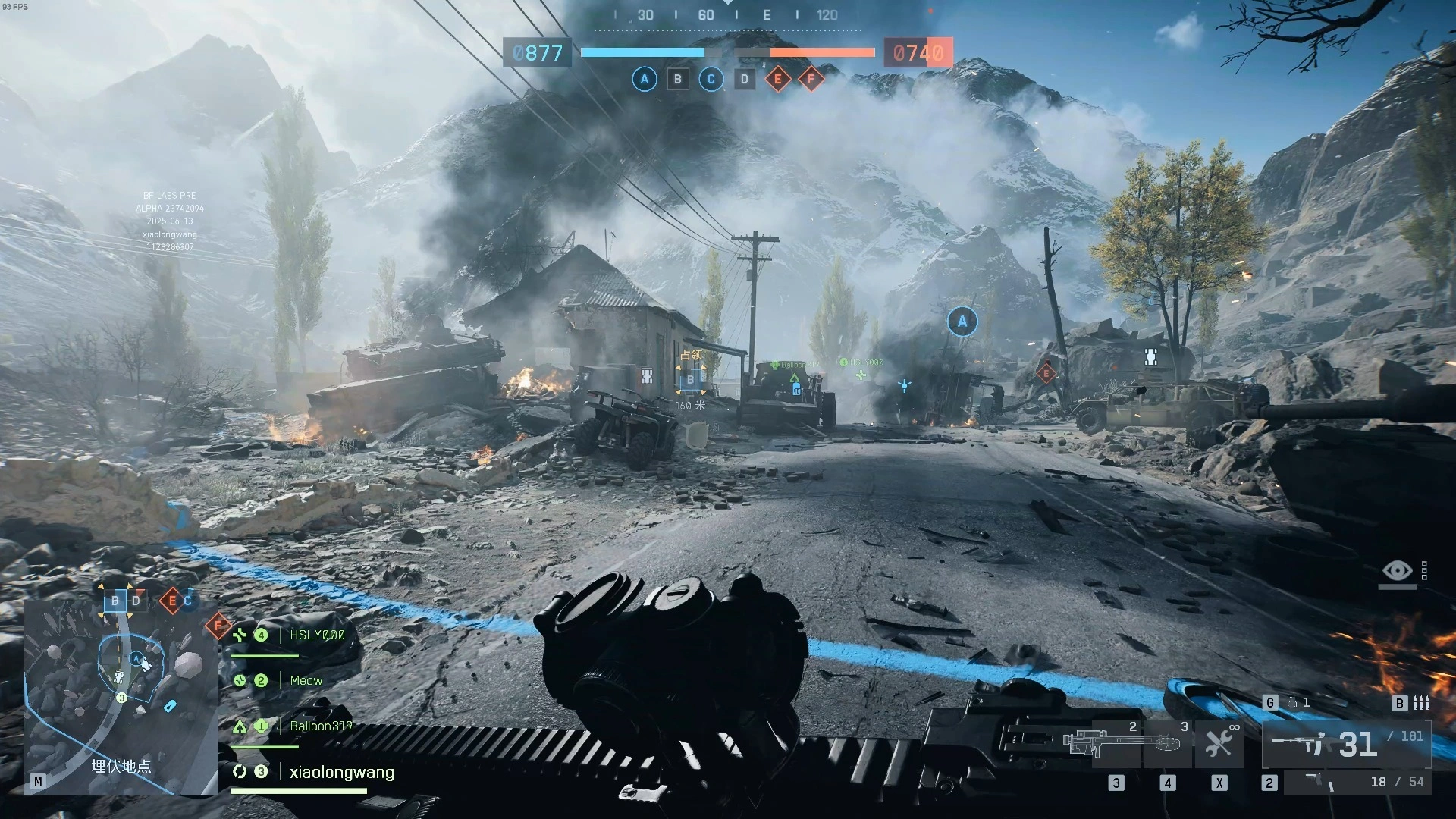Click the objective B capture marker at 160 meters
This screenshot has height=819, width=1456.
point(690,380)
